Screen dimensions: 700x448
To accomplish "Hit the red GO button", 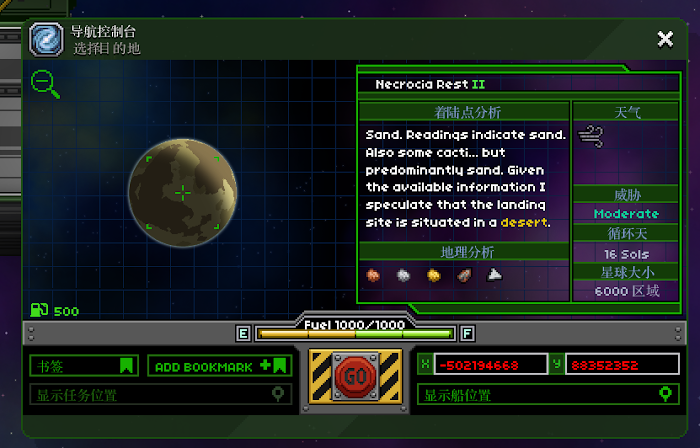I will [x=355, y=377].
